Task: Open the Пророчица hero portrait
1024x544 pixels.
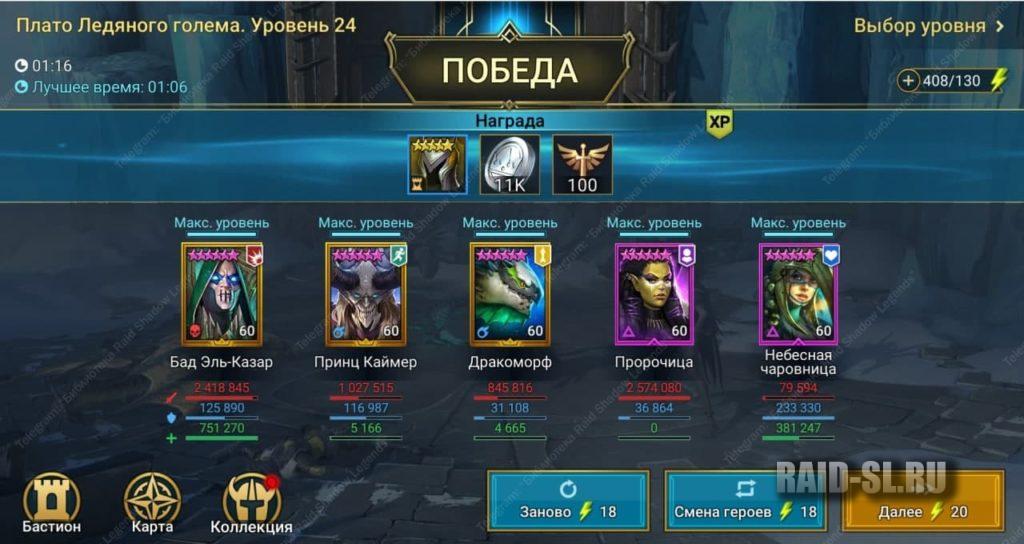Action: coord(653,294)
